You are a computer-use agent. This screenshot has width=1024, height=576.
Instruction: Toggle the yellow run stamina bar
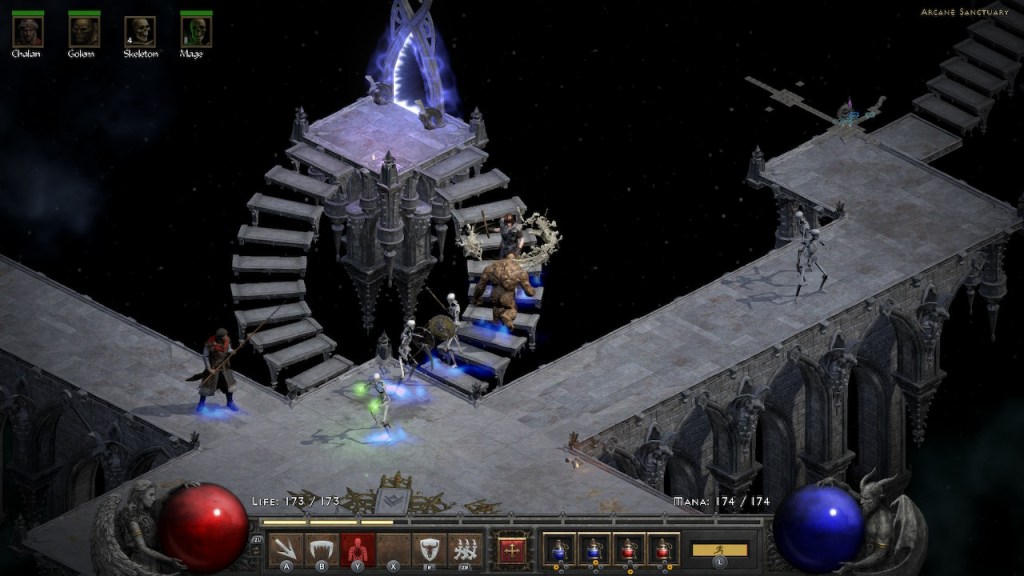coord(720,550)
